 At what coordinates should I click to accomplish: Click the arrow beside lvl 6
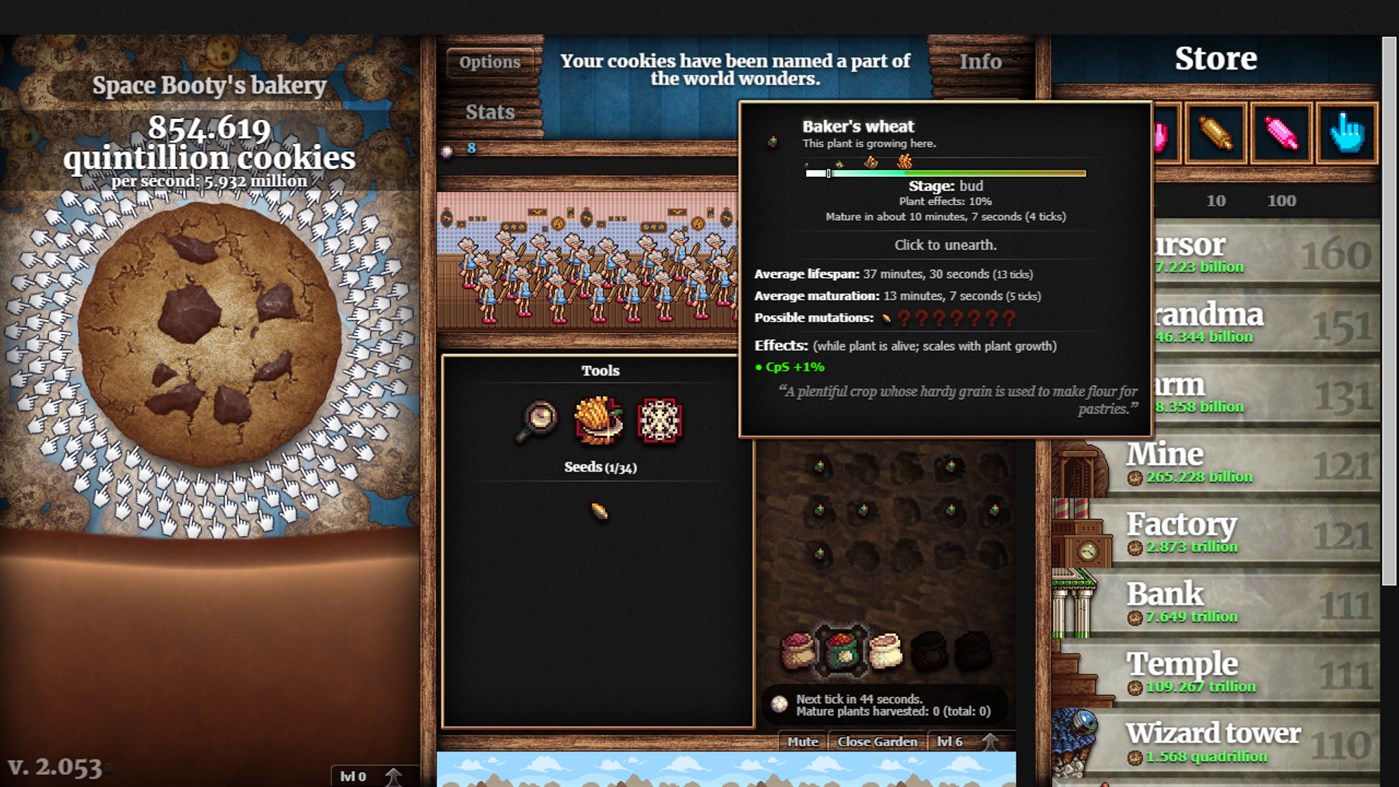click(x=989, y=740)
